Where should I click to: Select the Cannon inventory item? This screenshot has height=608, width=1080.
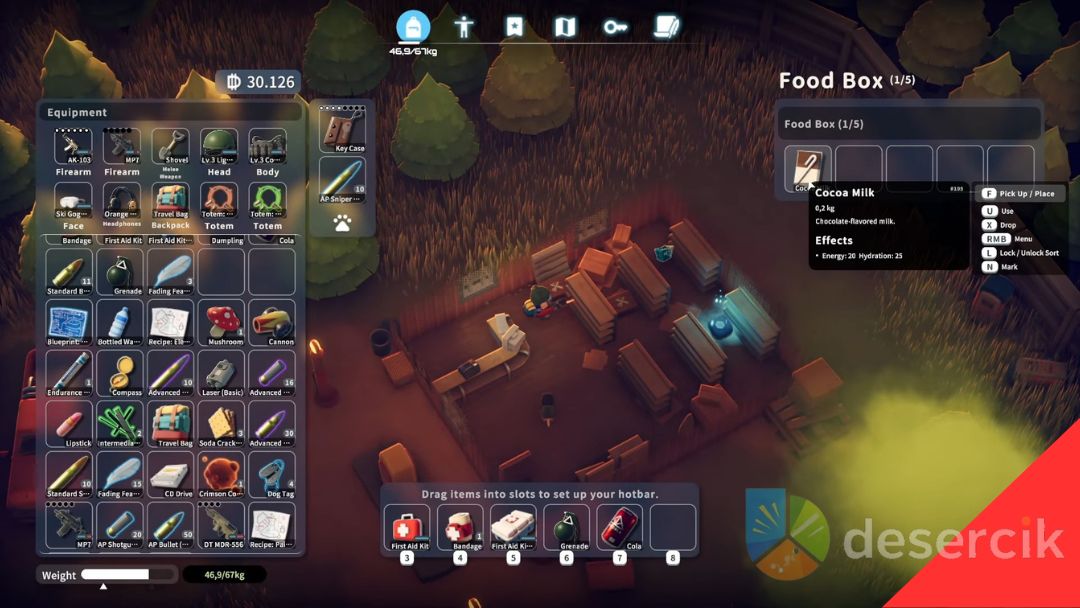pos(272,321)
